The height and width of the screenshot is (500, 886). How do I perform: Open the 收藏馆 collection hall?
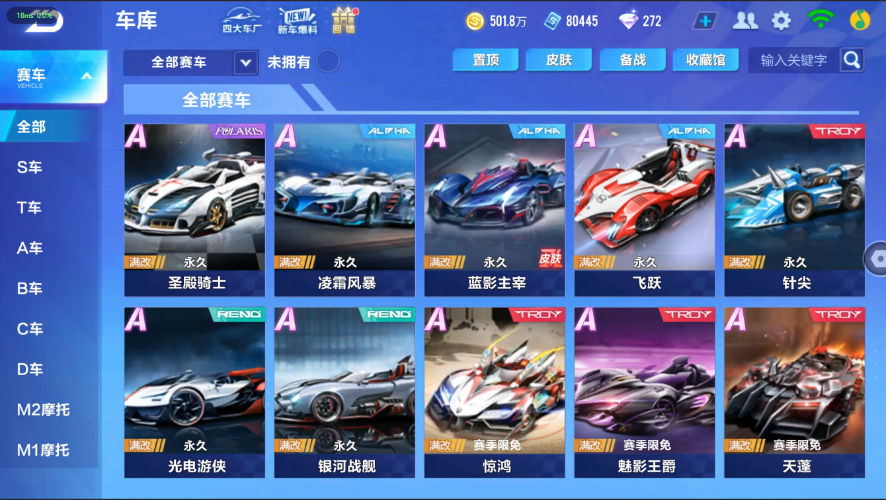coord(706,60)
